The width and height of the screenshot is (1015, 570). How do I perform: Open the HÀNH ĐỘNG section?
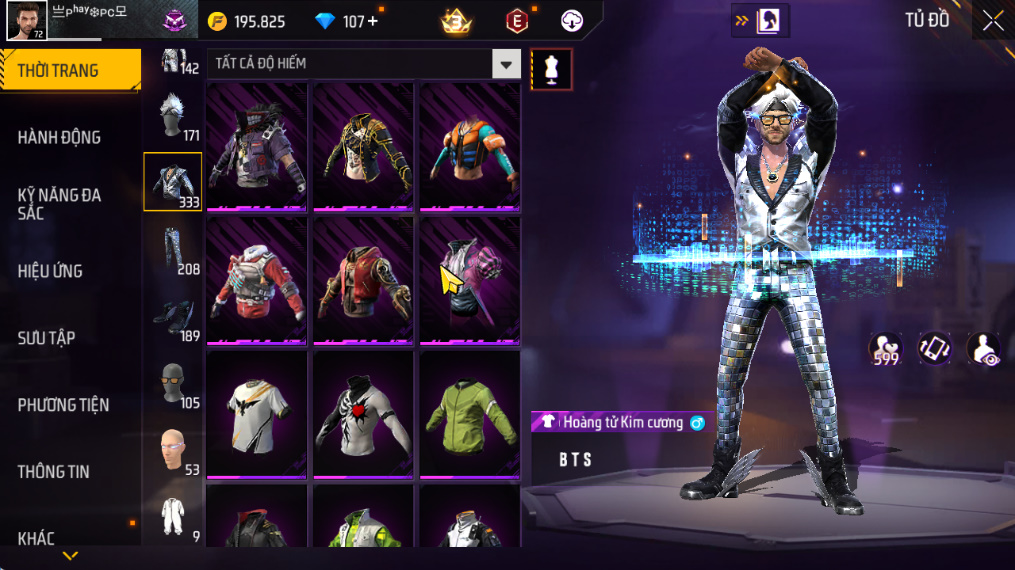click(x=60, y=137)
